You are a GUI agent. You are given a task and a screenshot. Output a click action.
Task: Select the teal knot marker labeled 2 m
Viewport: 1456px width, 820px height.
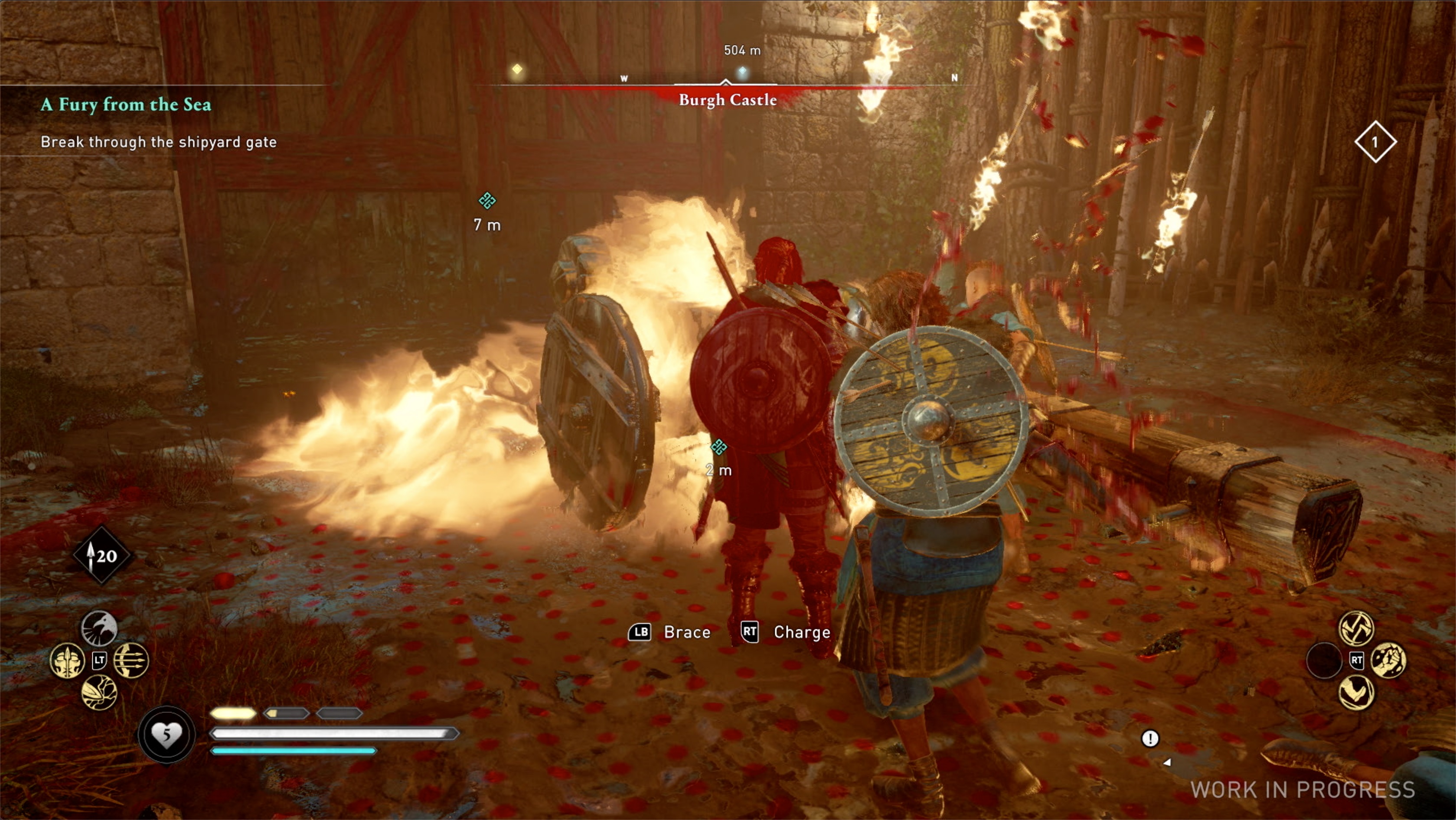[x=718, y=448]
